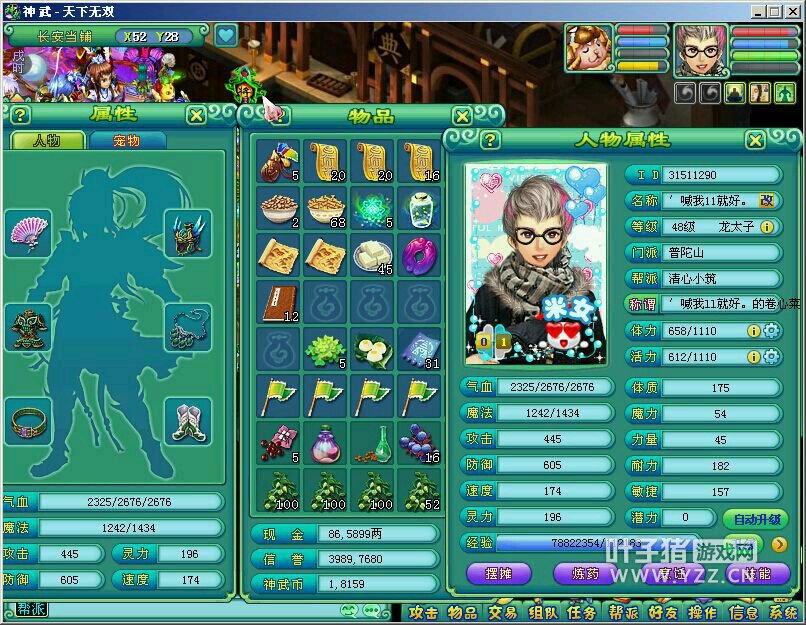
Task: Enable 自动升级 auto level-up
Action: coord(754,519)
